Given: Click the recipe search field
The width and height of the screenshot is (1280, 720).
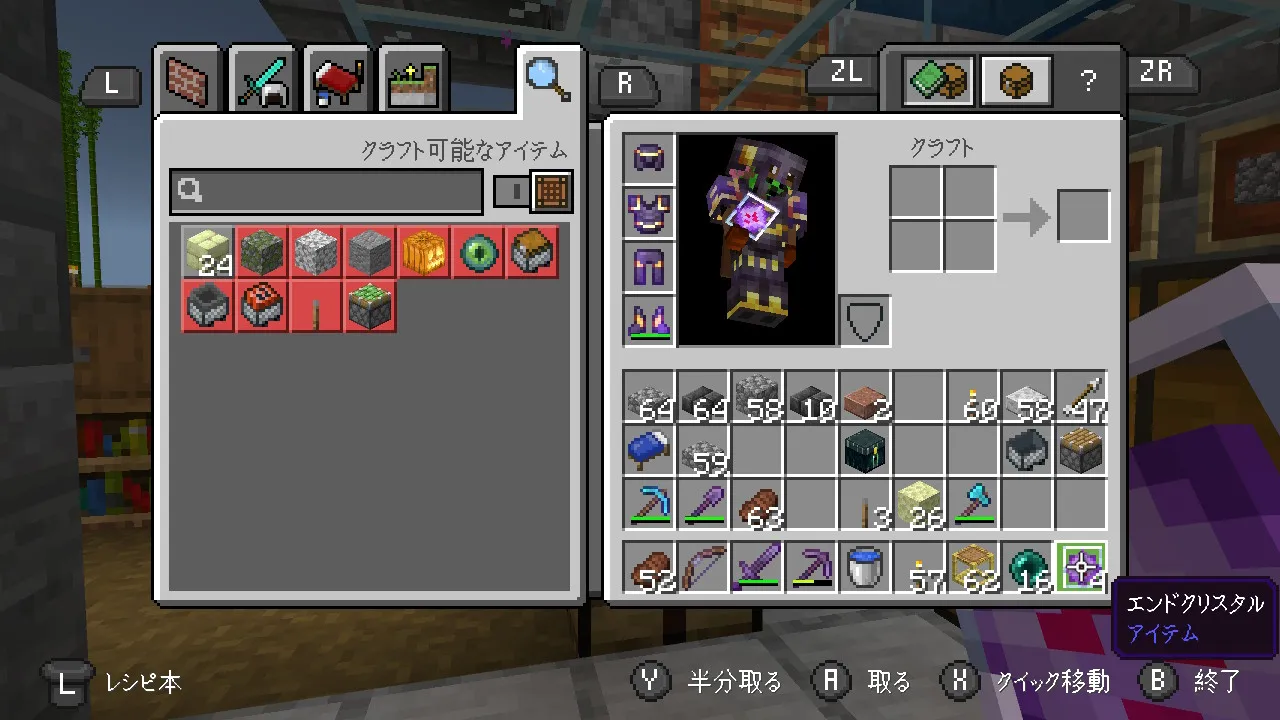Looking at the screenshot, I should [327, 191].
